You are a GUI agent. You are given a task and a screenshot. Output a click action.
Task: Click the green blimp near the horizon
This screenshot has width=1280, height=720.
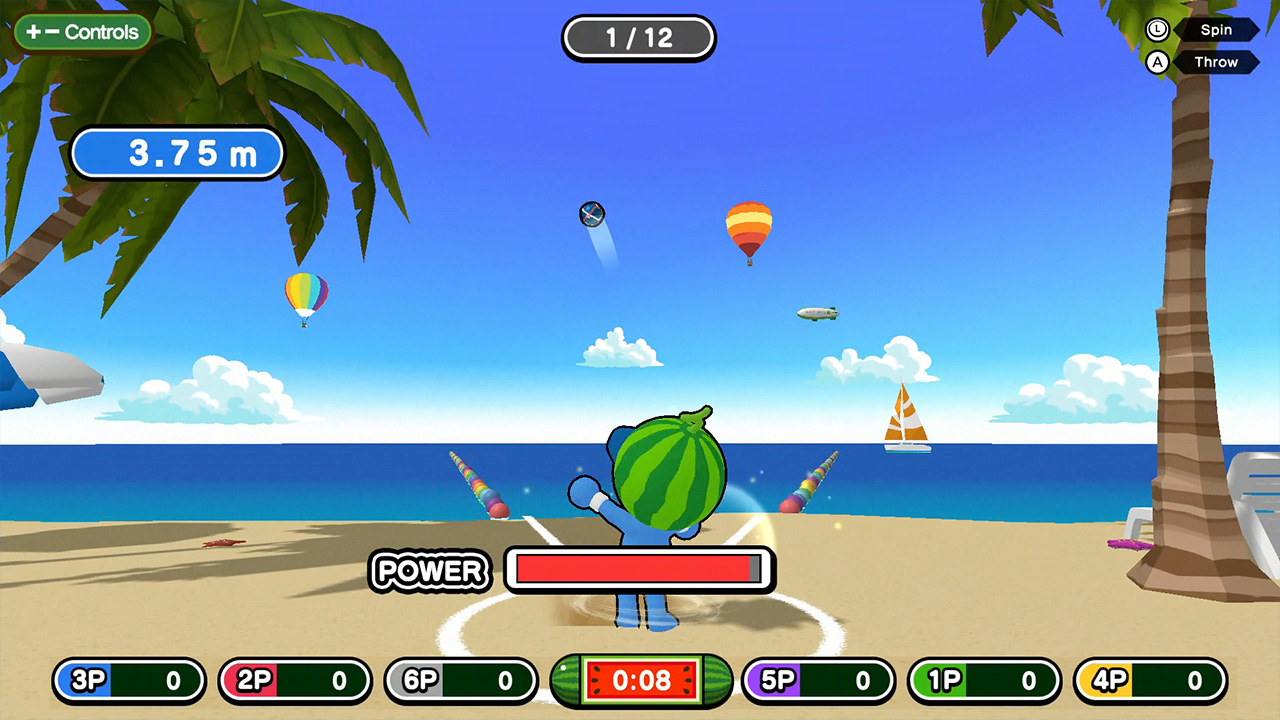coord(818,312)
